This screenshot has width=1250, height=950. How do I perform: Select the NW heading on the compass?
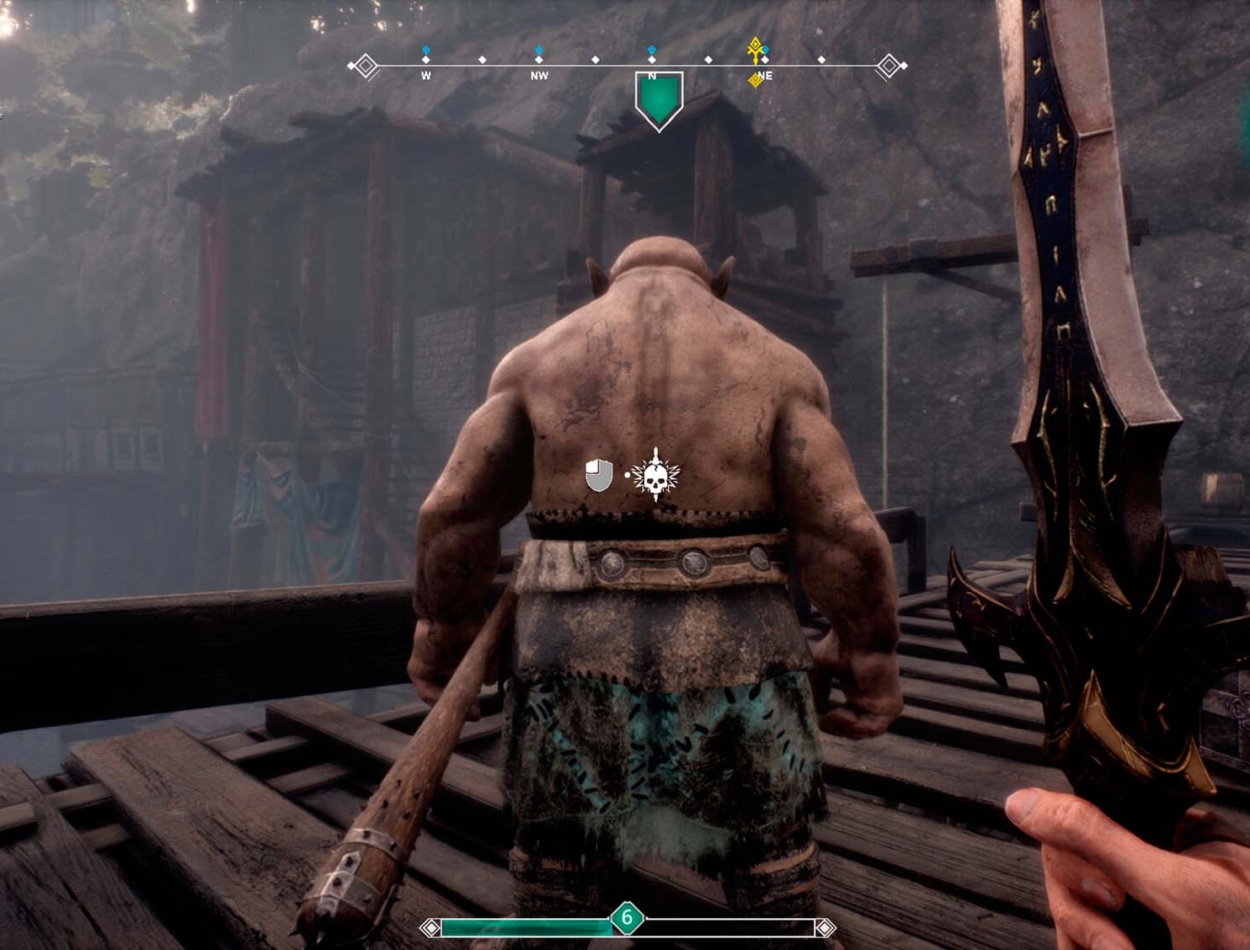[x=539, y=75]
